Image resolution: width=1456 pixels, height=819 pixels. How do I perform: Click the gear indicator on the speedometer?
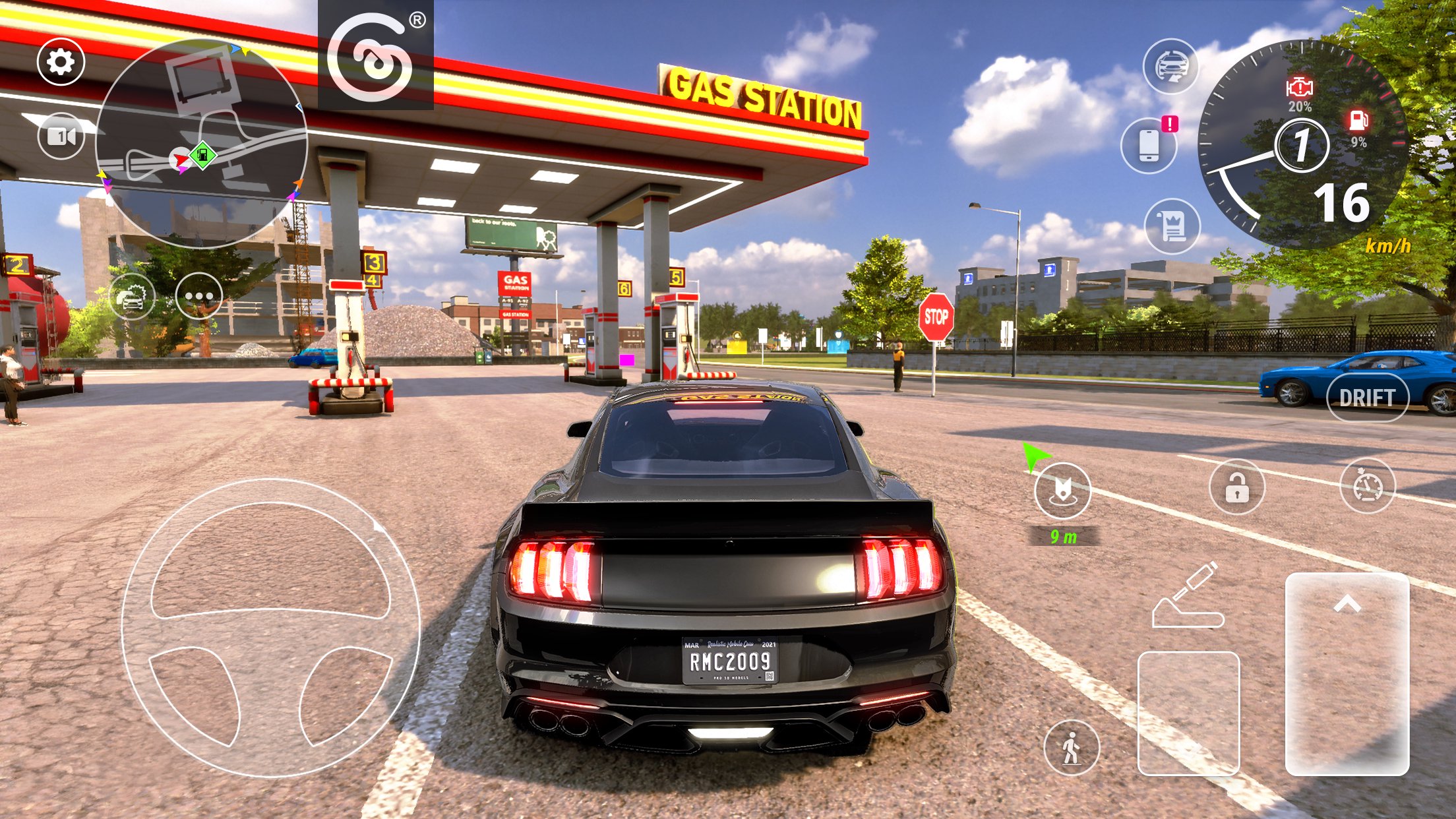1301,146
